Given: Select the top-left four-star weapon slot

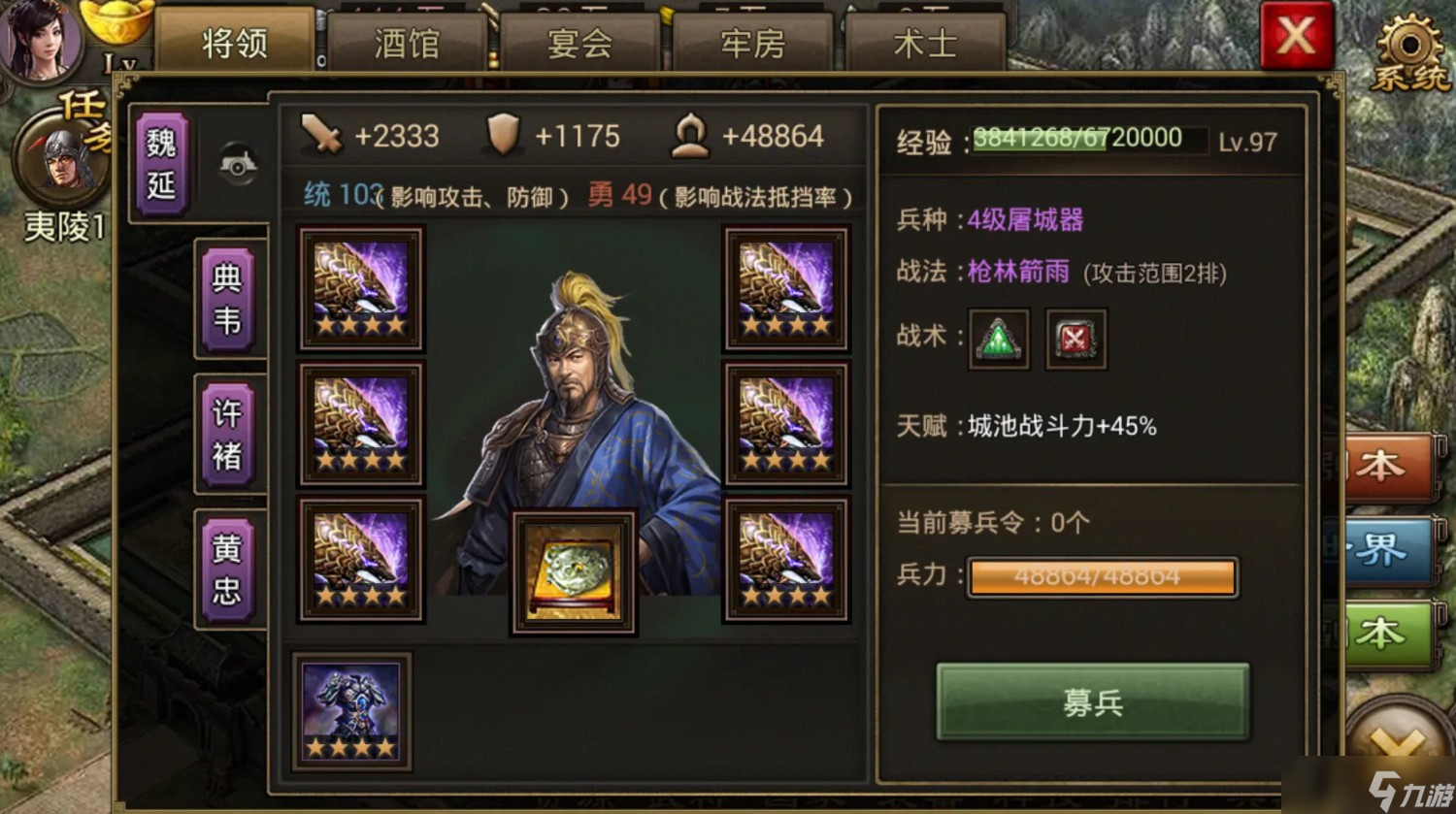Looking at the screenshot, I should click(361, 288).
